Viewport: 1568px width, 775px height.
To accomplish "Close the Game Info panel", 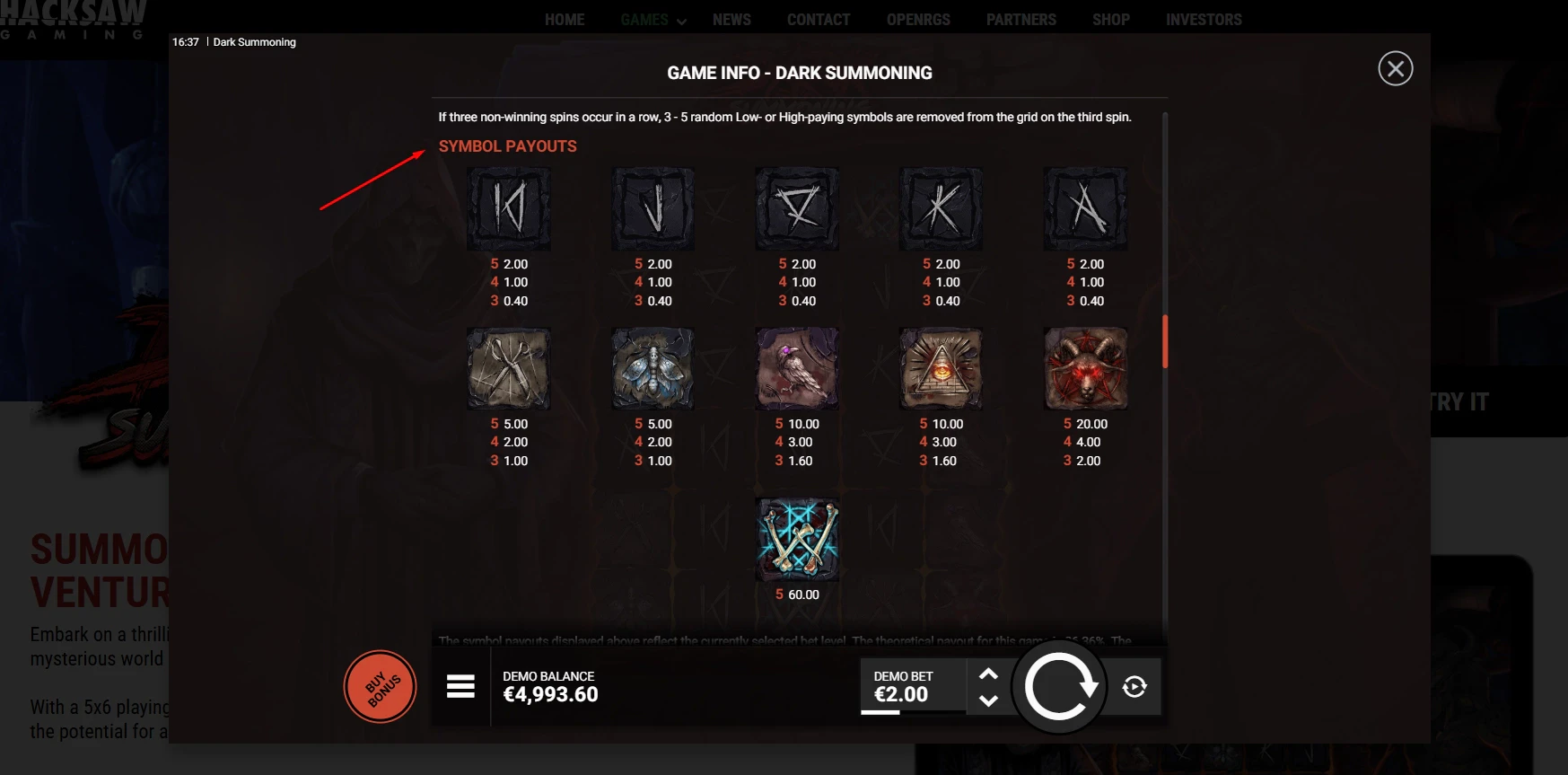I will coord(1395,69).
